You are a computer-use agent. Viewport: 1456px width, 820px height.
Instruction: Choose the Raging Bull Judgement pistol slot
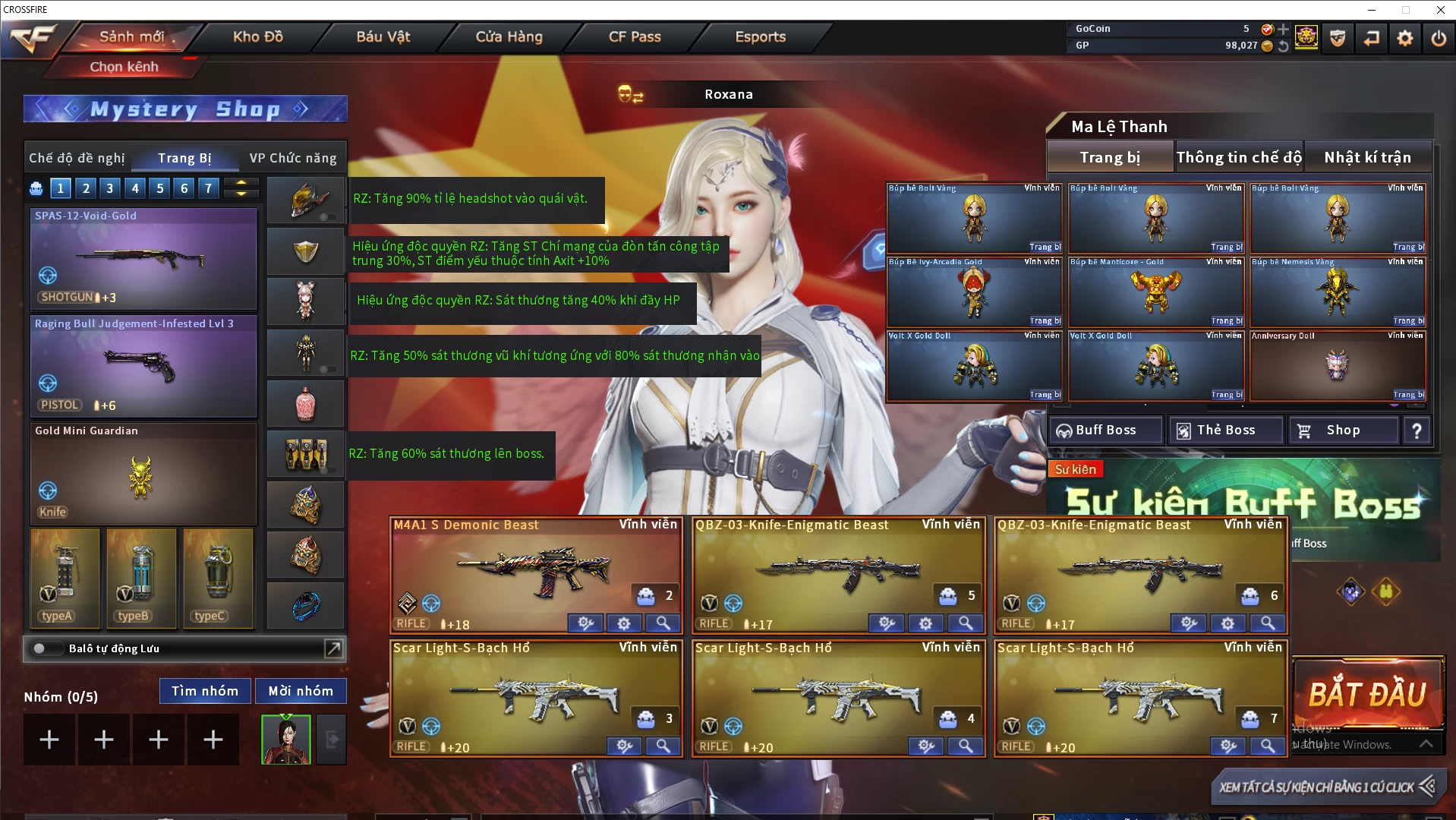tap(143, 366)
